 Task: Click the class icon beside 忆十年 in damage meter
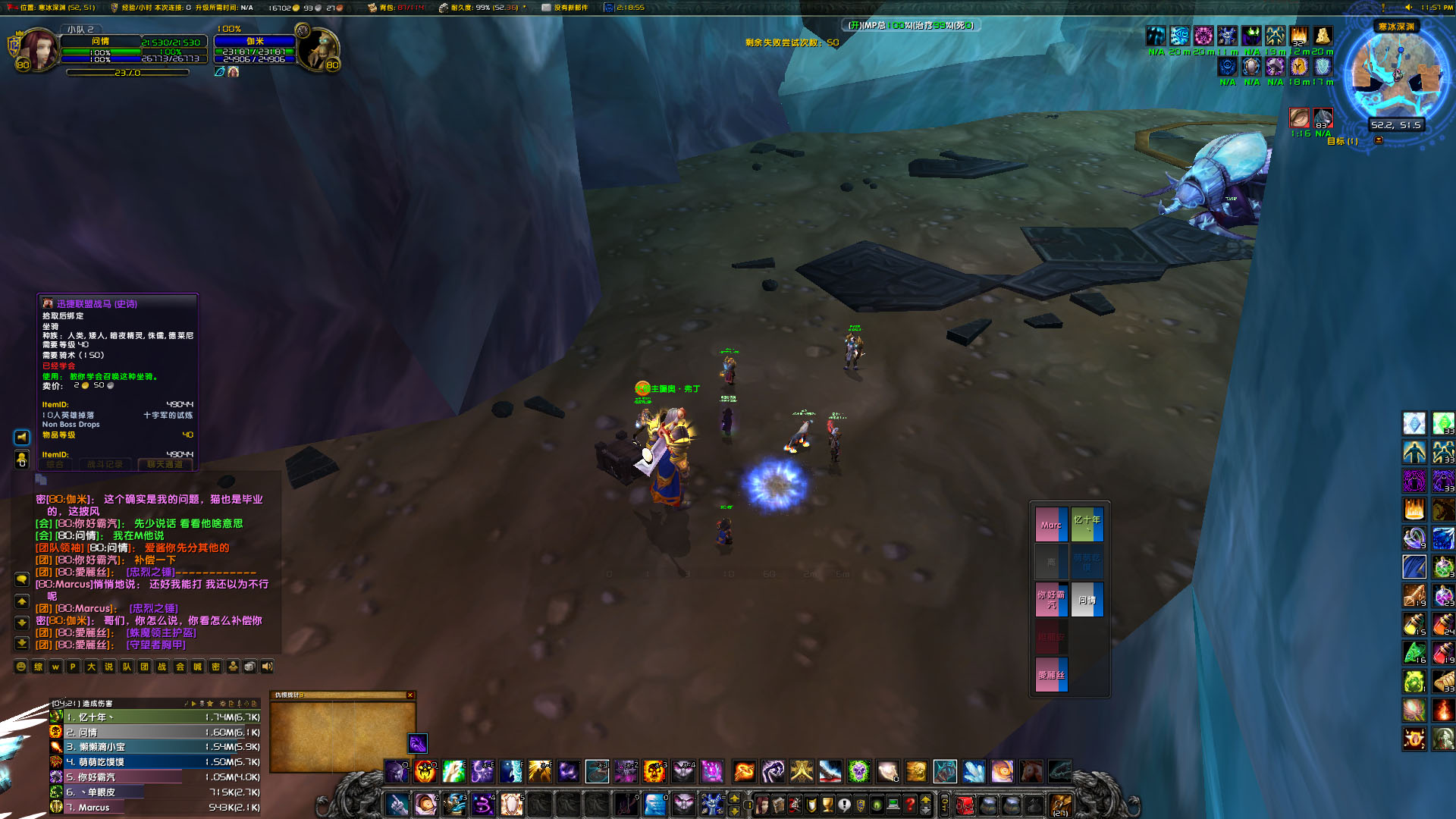[x=55, y=717]
